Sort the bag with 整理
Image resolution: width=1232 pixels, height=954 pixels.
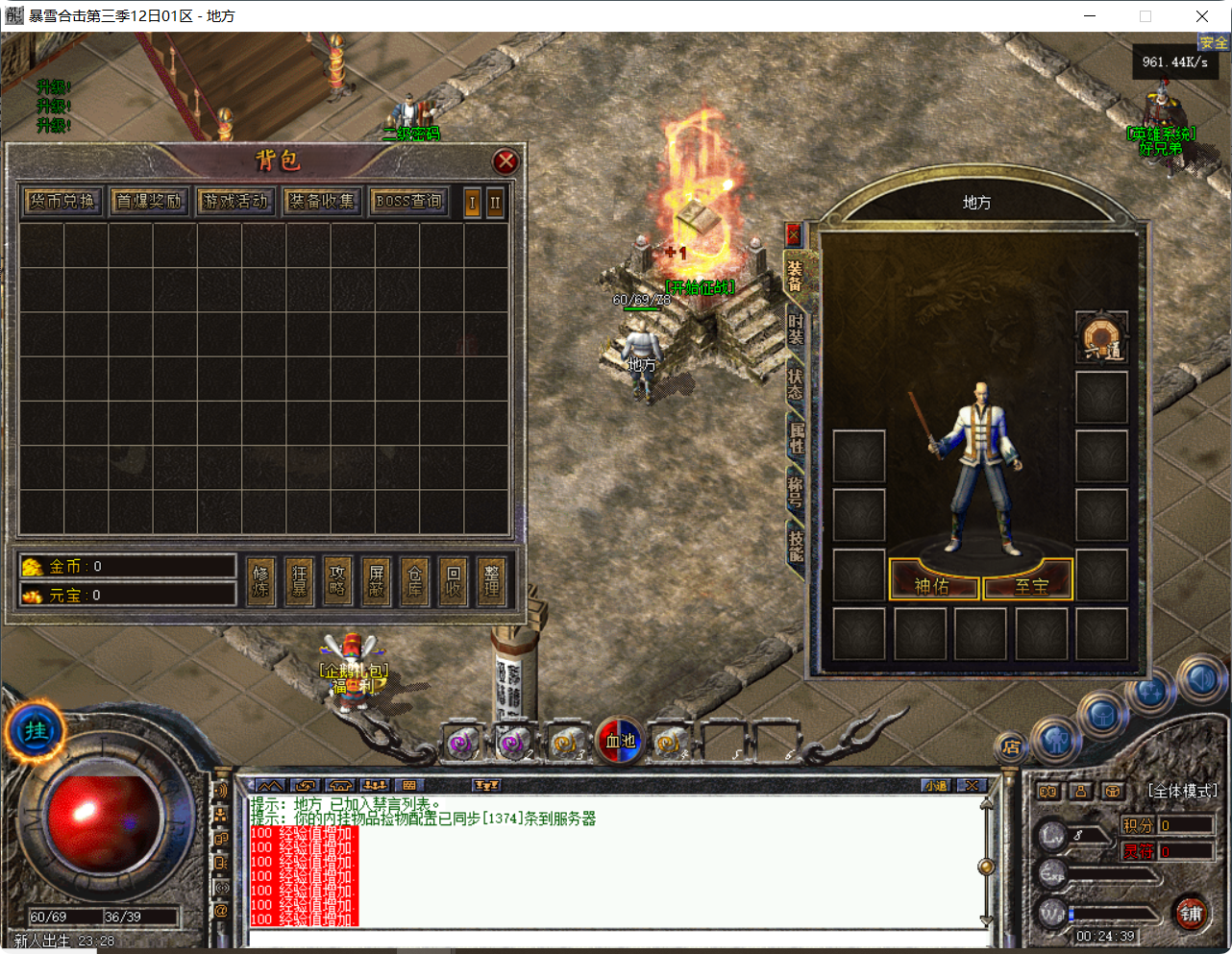[492, 581]
